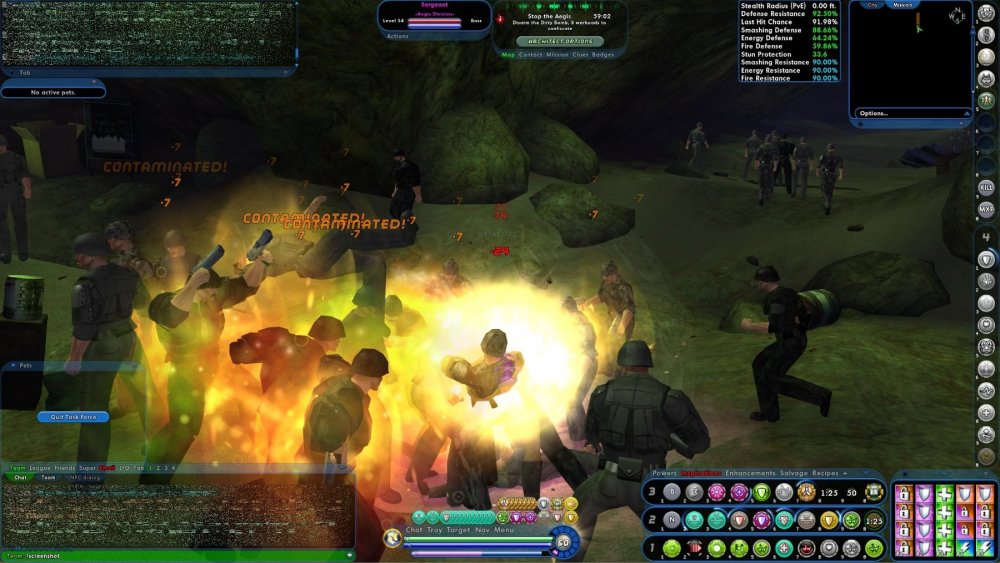This screenshot has height=563, width=1000.
Task: Select the Team chat tab
Action: (x=48, y=477)
